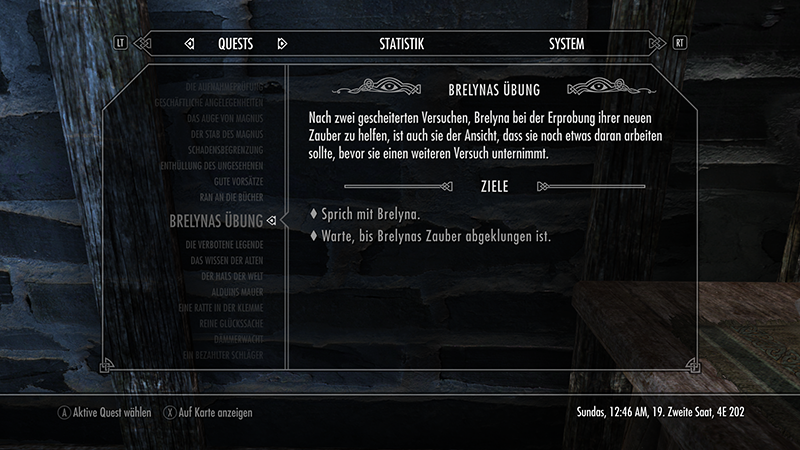The height and width of the screenshot is (450, 800).
Task: Click the right arrow beside Quests
Action: pyautogui.click(x=282, y=44)
